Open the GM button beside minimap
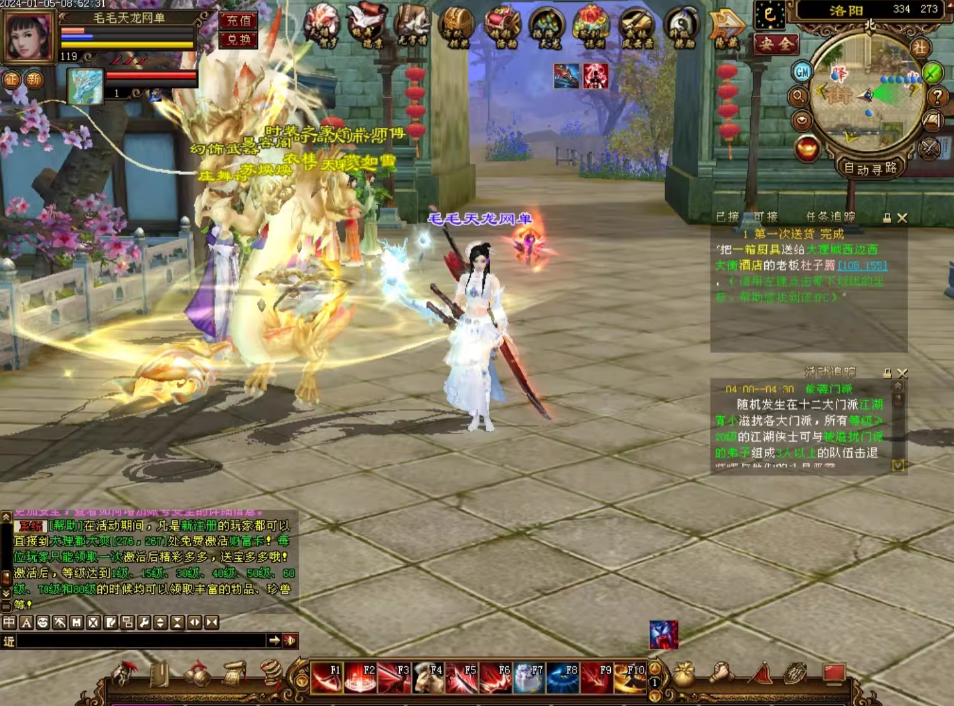The image size is (954, 706). click(x=802, y=71)
